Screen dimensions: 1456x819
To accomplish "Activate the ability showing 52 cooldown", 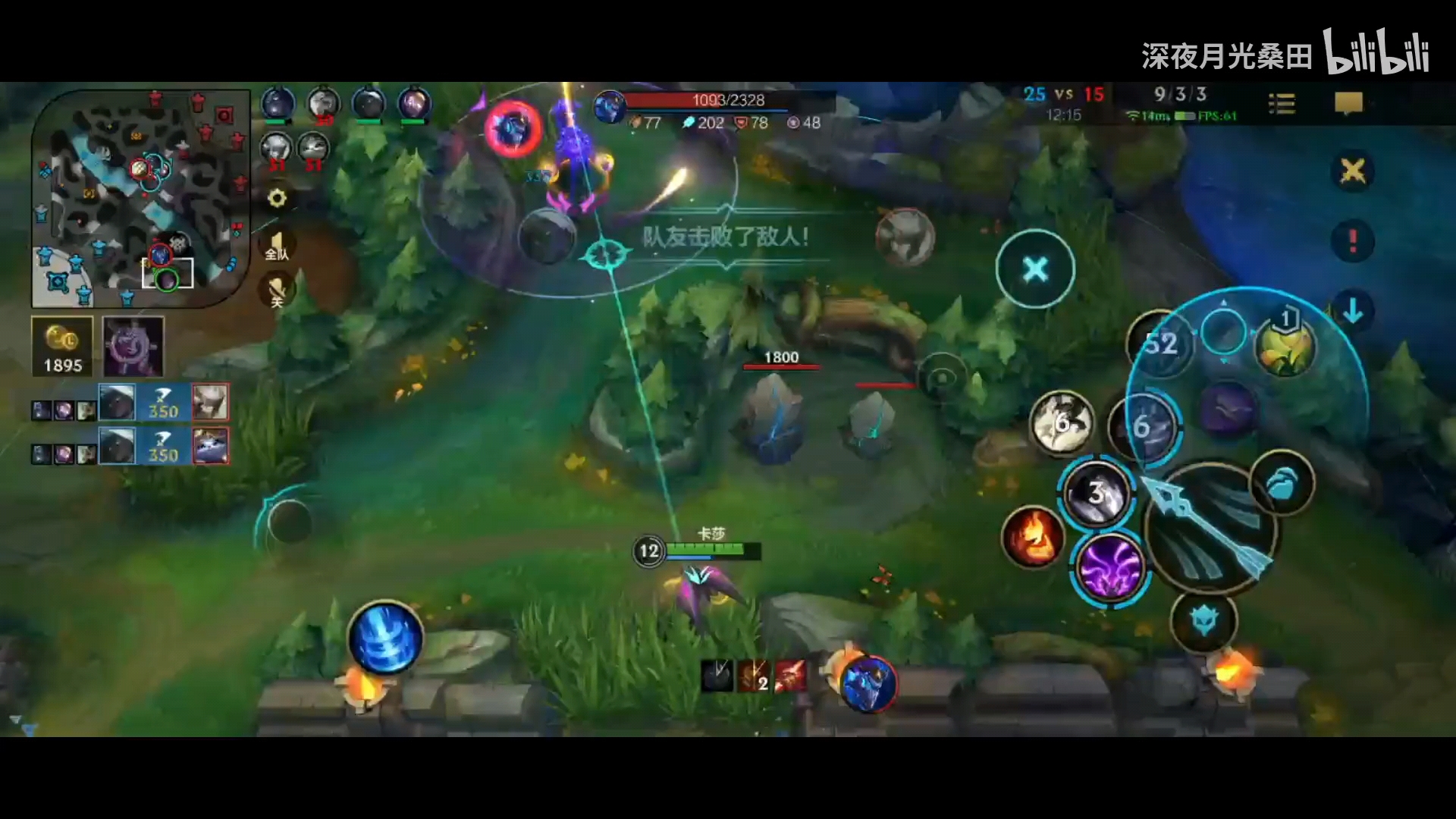I will click(1160, 344).
